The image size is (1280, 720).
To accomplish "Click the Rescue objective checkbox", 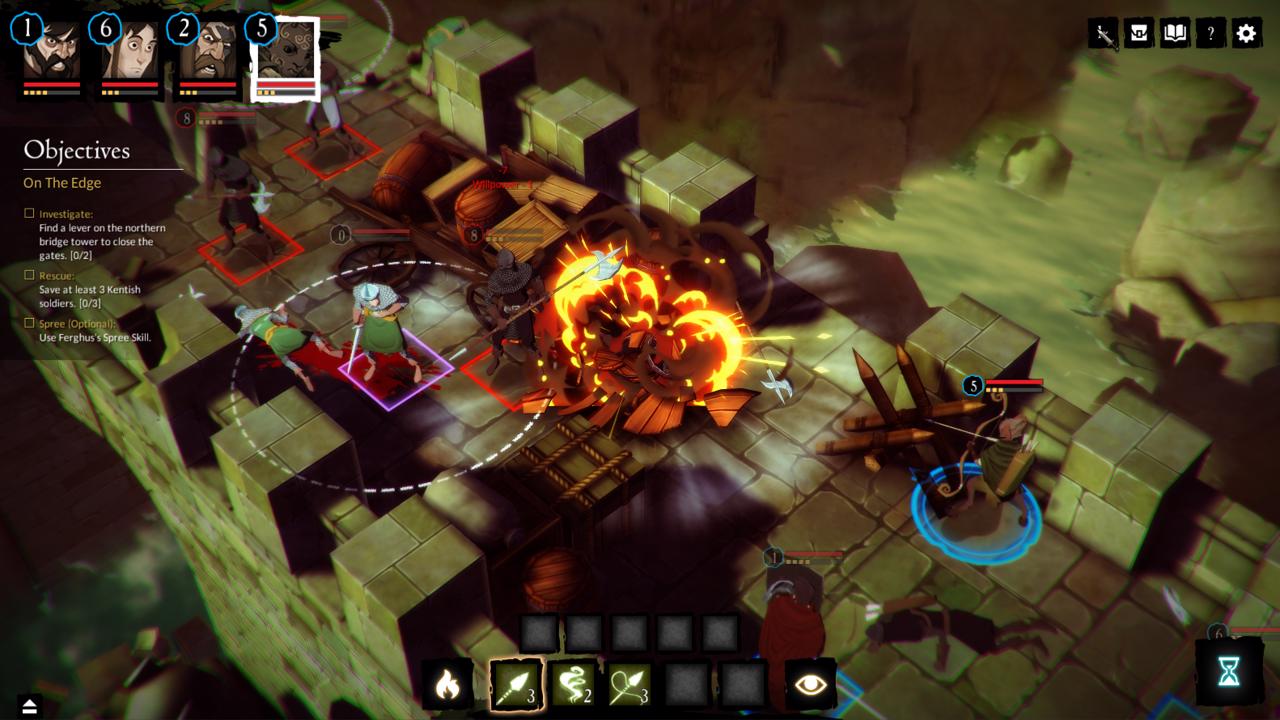I will point(30,275).
